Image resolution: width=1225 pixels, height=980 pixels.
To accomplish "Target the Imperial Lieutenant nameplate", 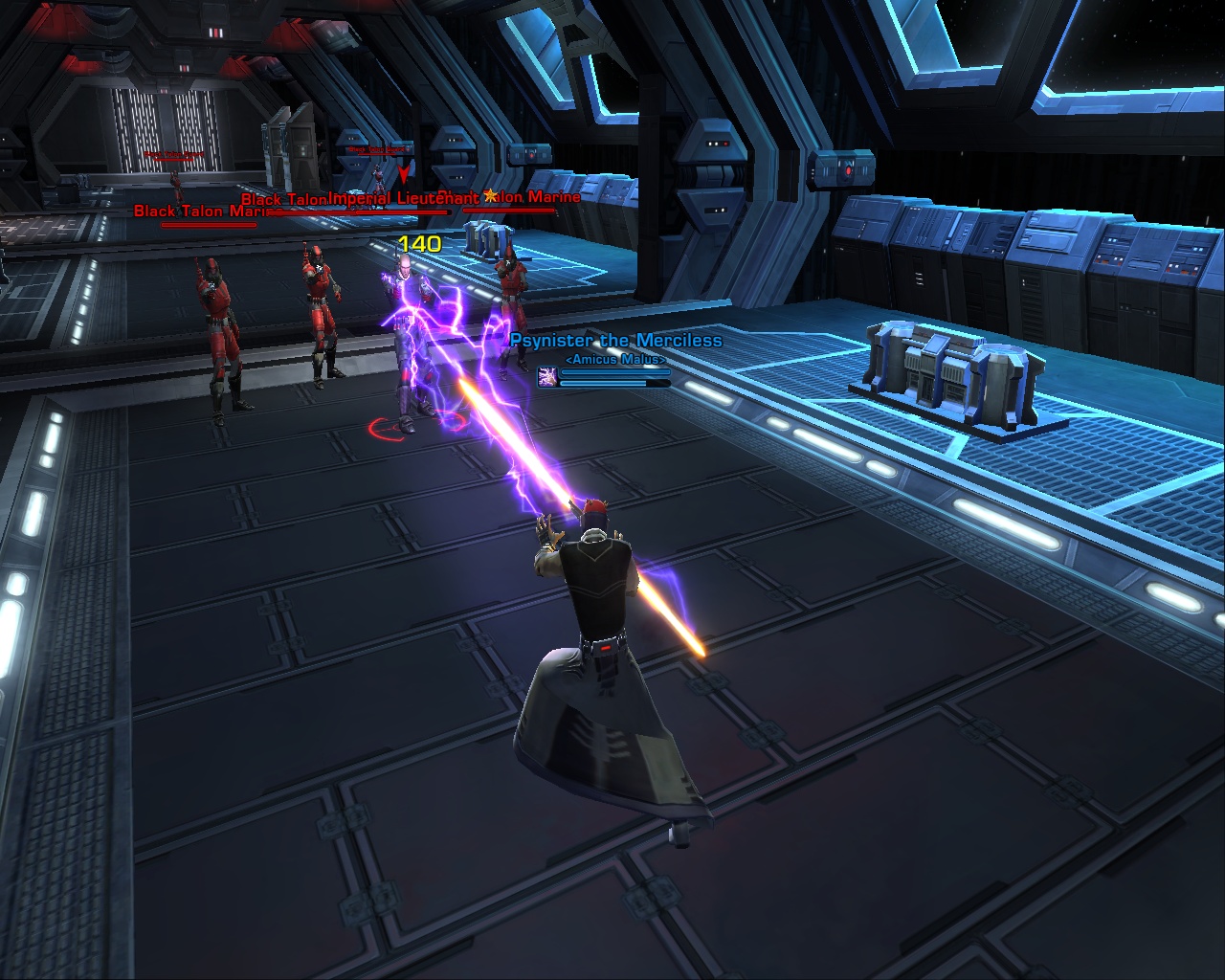I will (x=403, y=199).
